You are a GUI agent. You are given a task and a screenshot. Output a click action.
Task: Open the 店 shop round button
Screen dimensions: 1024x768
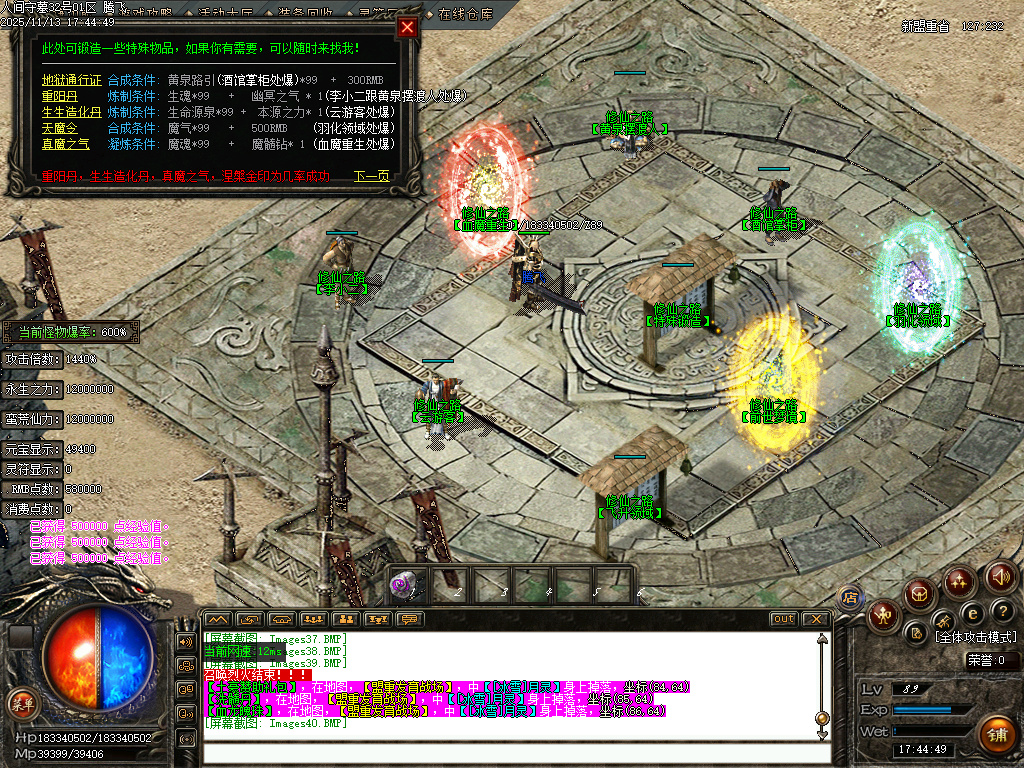(849, 598)
